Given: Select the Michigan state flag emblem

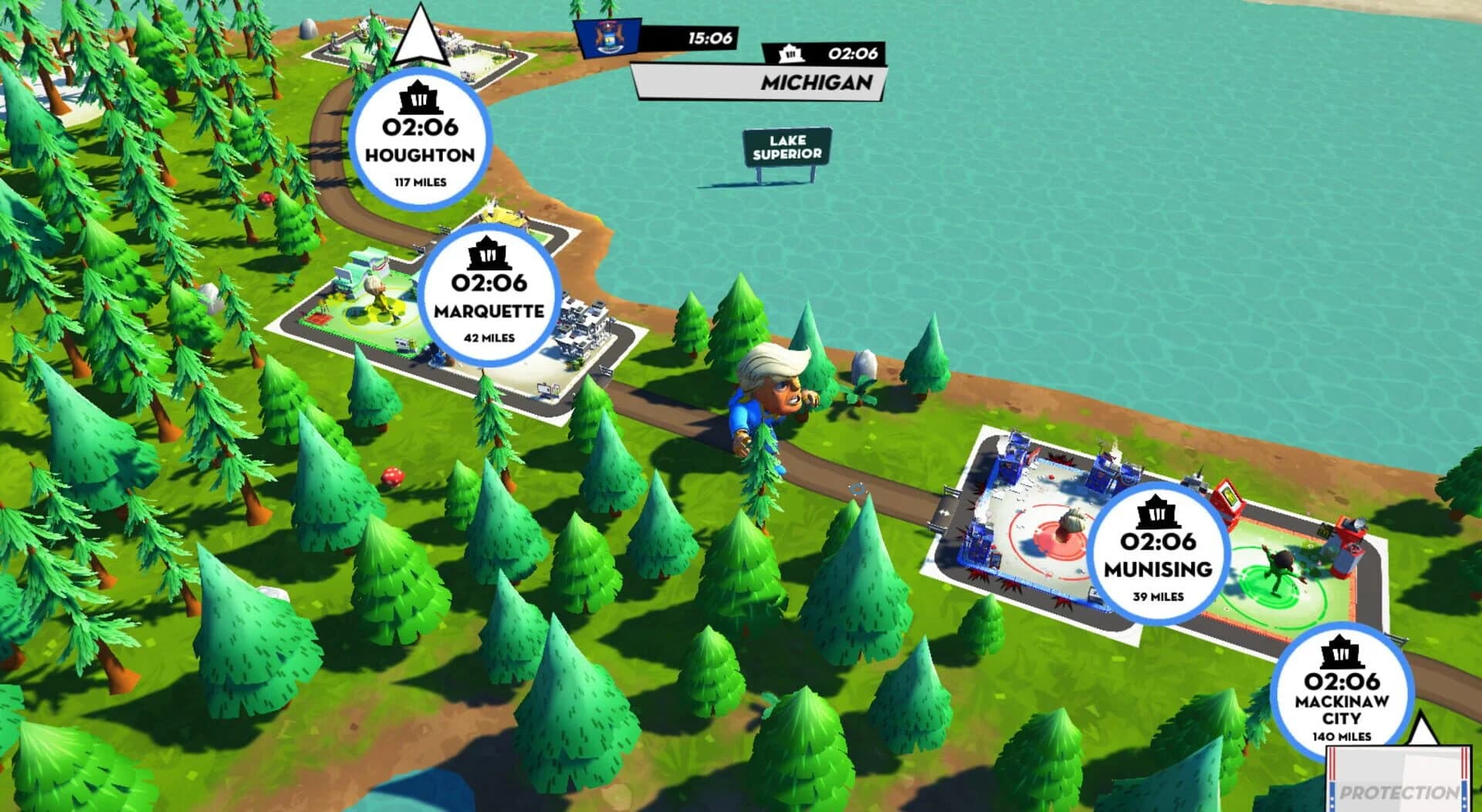Looking at the screenshot, I should (x=609, y=39).
